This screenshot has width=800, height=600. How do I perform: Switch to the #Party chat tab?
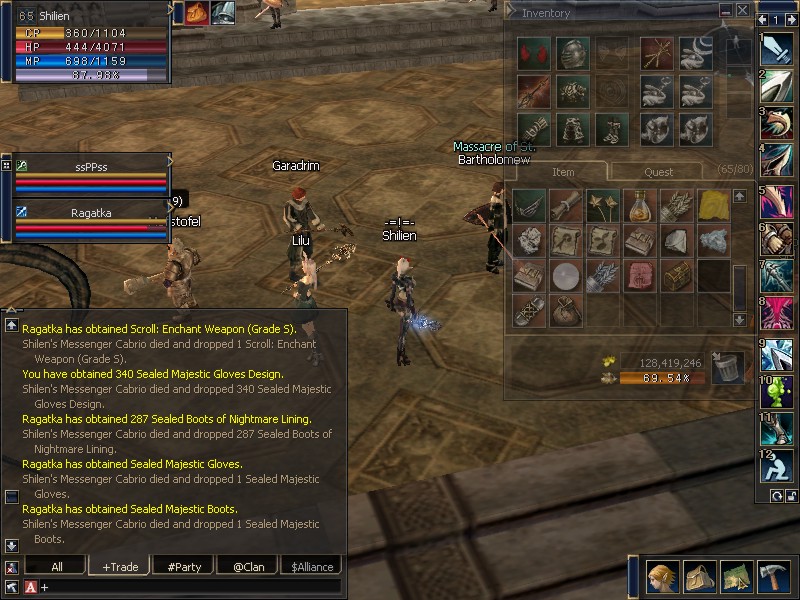[x=184, y=566]
